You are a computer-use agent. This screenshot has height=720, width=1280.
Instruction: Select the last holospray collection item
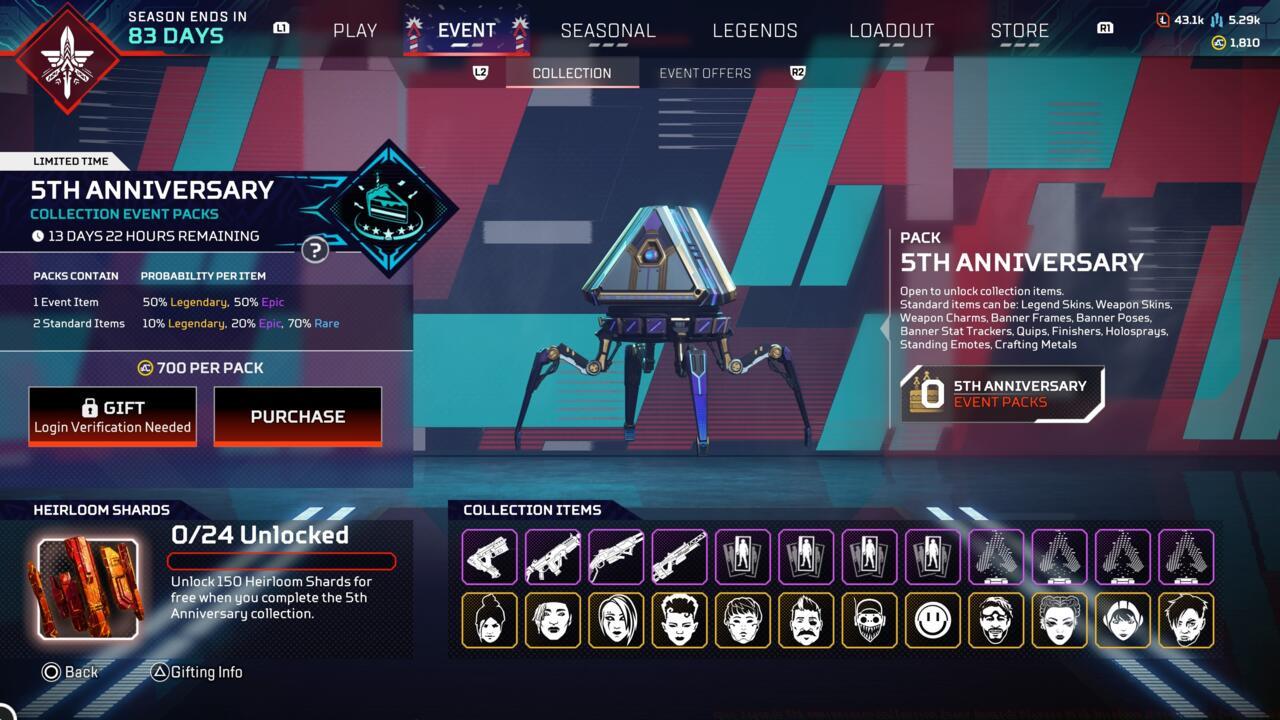point(1186,557)
